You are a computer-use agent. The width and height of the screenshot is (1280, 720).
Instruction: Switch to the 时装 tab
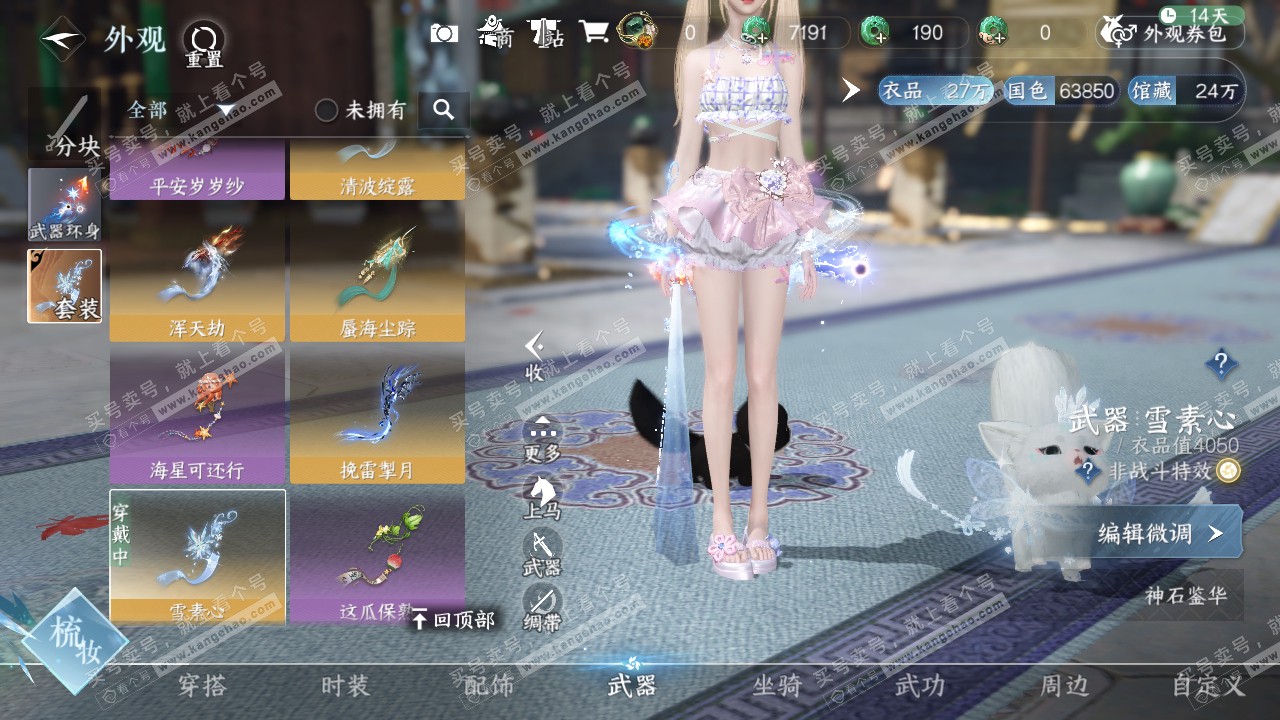(x=345, y=686)
